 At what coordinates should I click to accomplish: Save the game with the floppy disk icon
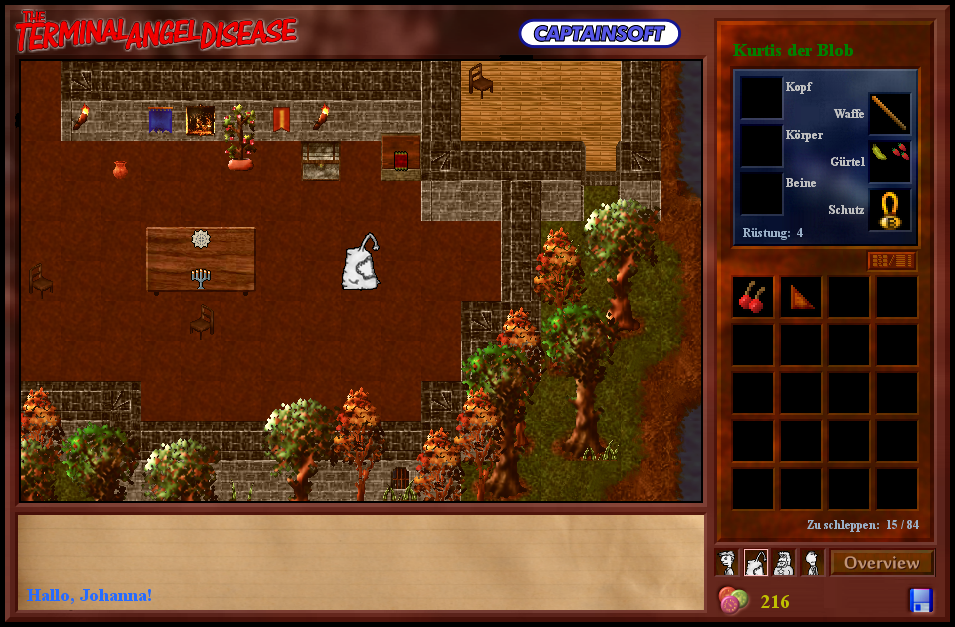pyautogui.click(x=920, y=600)
